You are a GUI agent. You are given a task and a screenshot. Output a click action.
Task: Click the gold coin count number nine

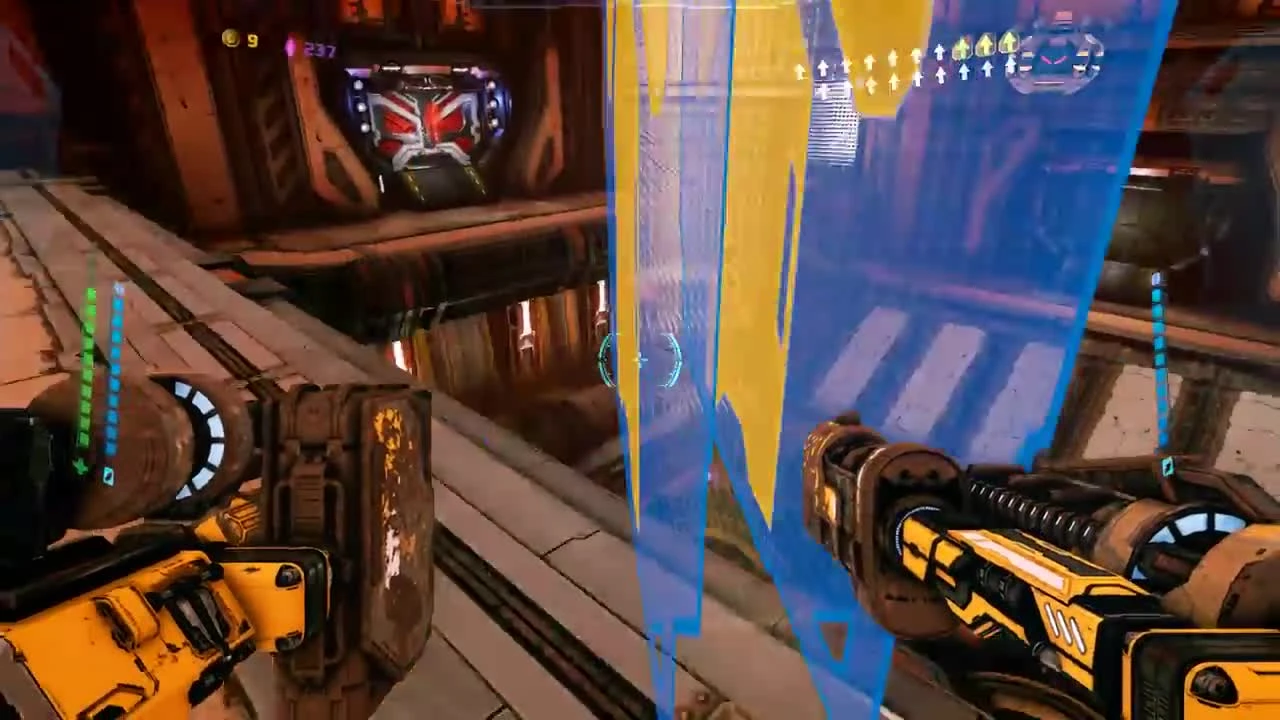tap(252, 40)
